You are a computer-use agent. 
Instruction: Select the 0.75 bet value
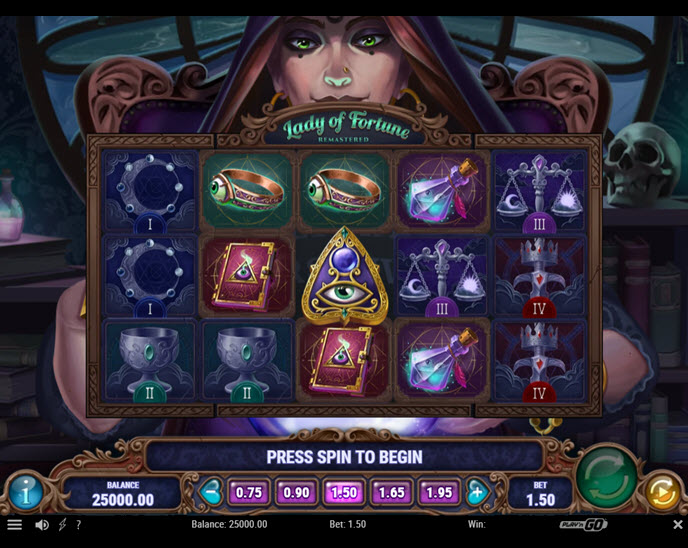(x=248, y=492)
